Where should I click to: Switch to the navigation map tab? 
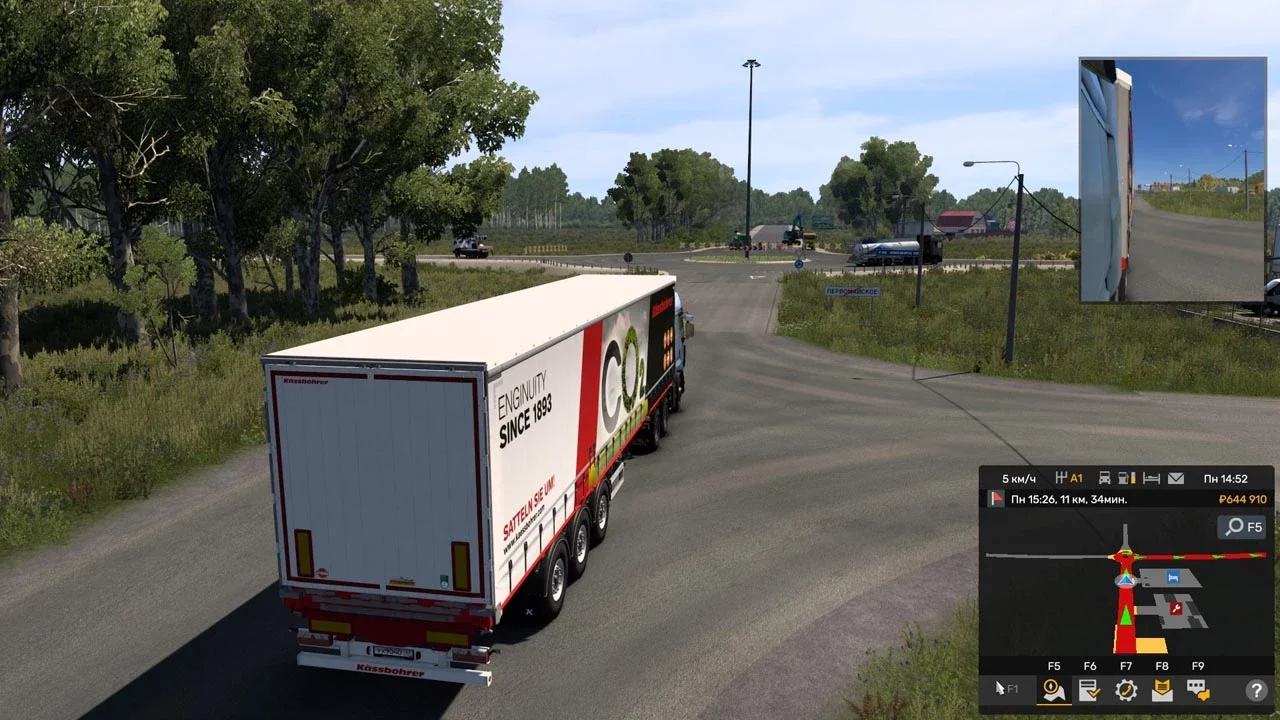click(1053, 689)
